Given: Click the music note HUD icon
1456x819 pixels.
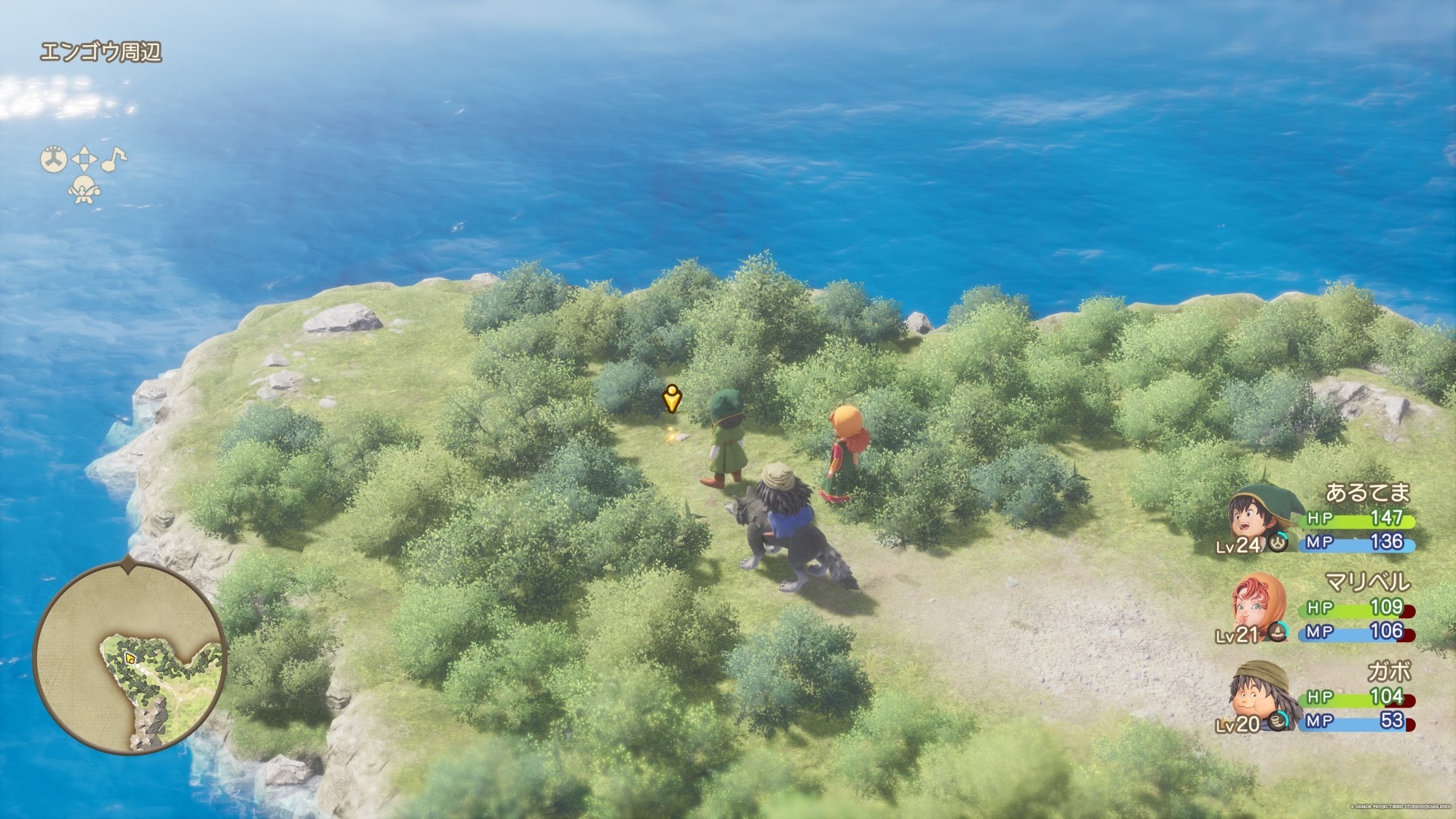Looking at the screenshot, I should [x=113, y=159].
